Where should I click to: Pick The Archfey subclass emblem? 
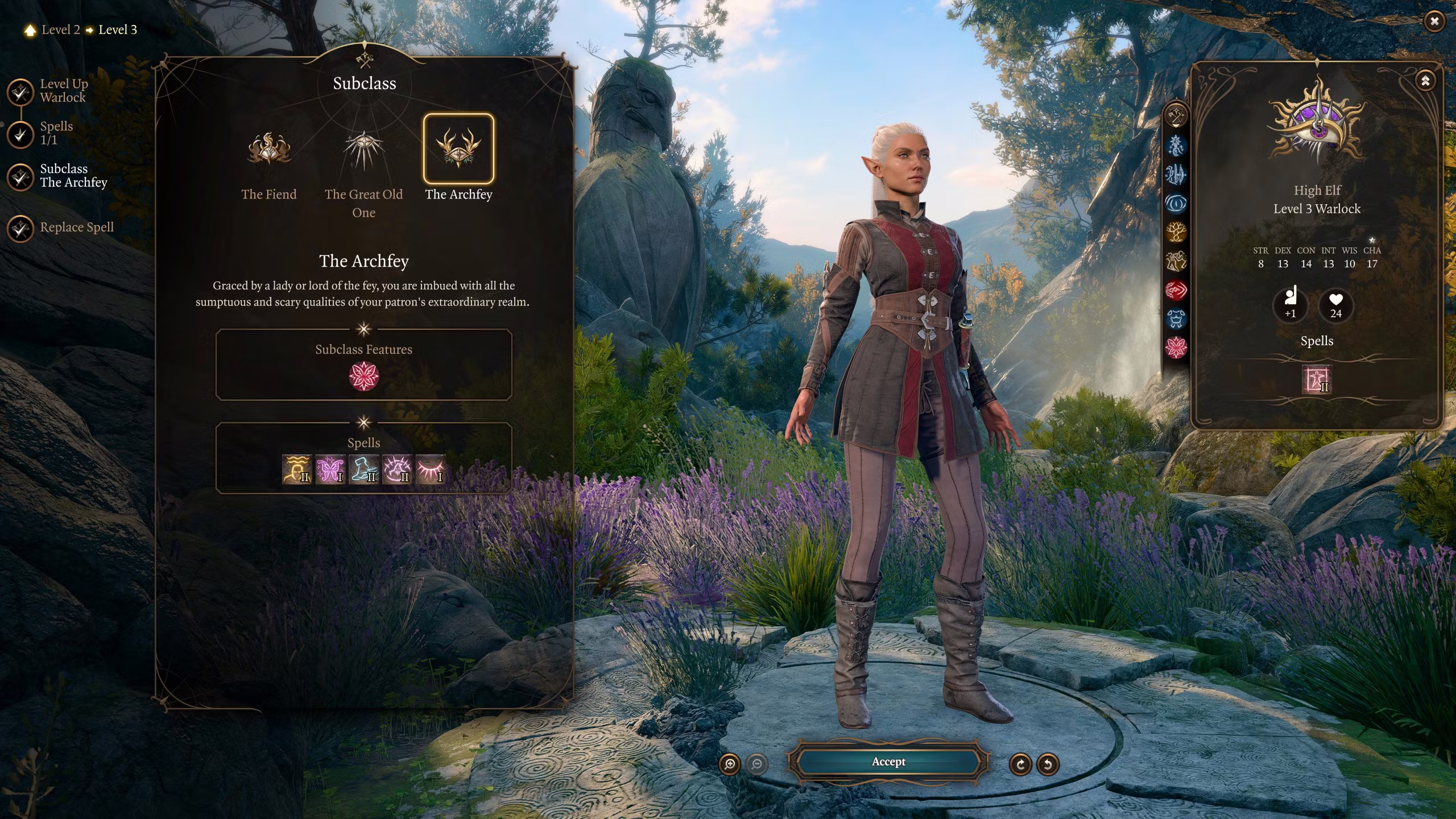coord(458,149)
